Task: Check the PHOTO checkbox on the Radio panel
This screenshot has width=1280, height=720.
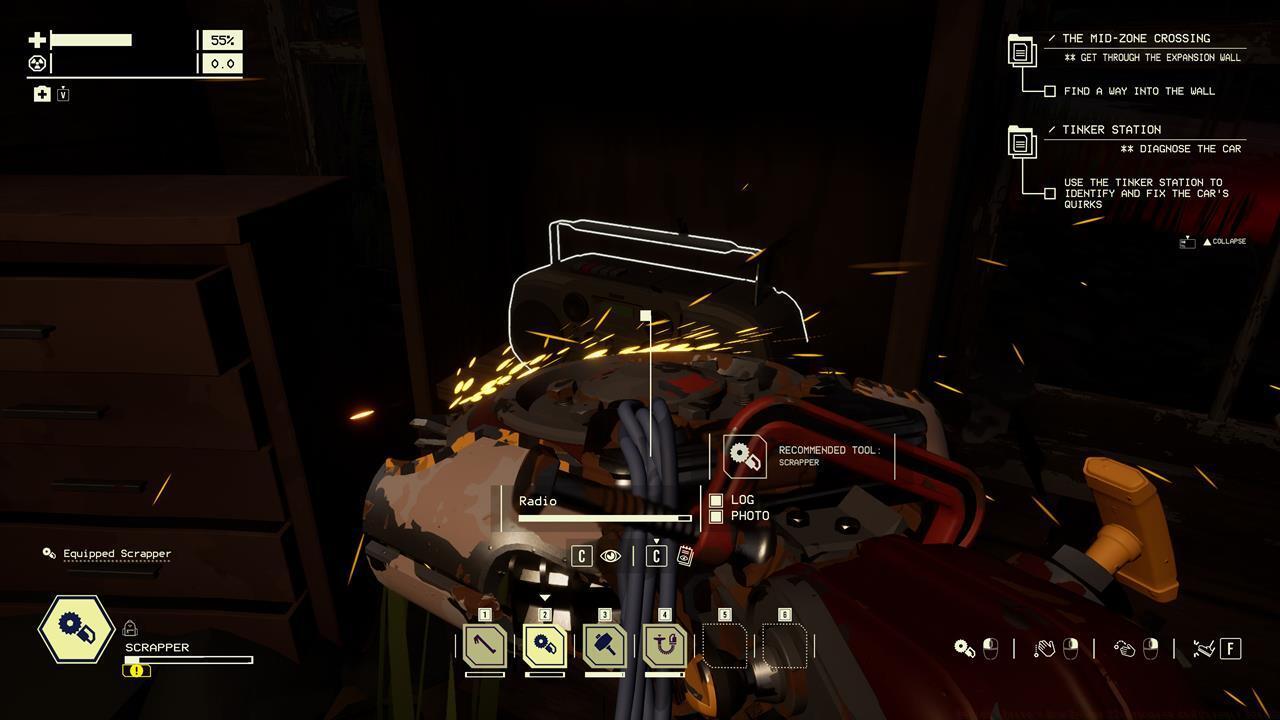Action: pyautogui.click(x=716, y=516)
